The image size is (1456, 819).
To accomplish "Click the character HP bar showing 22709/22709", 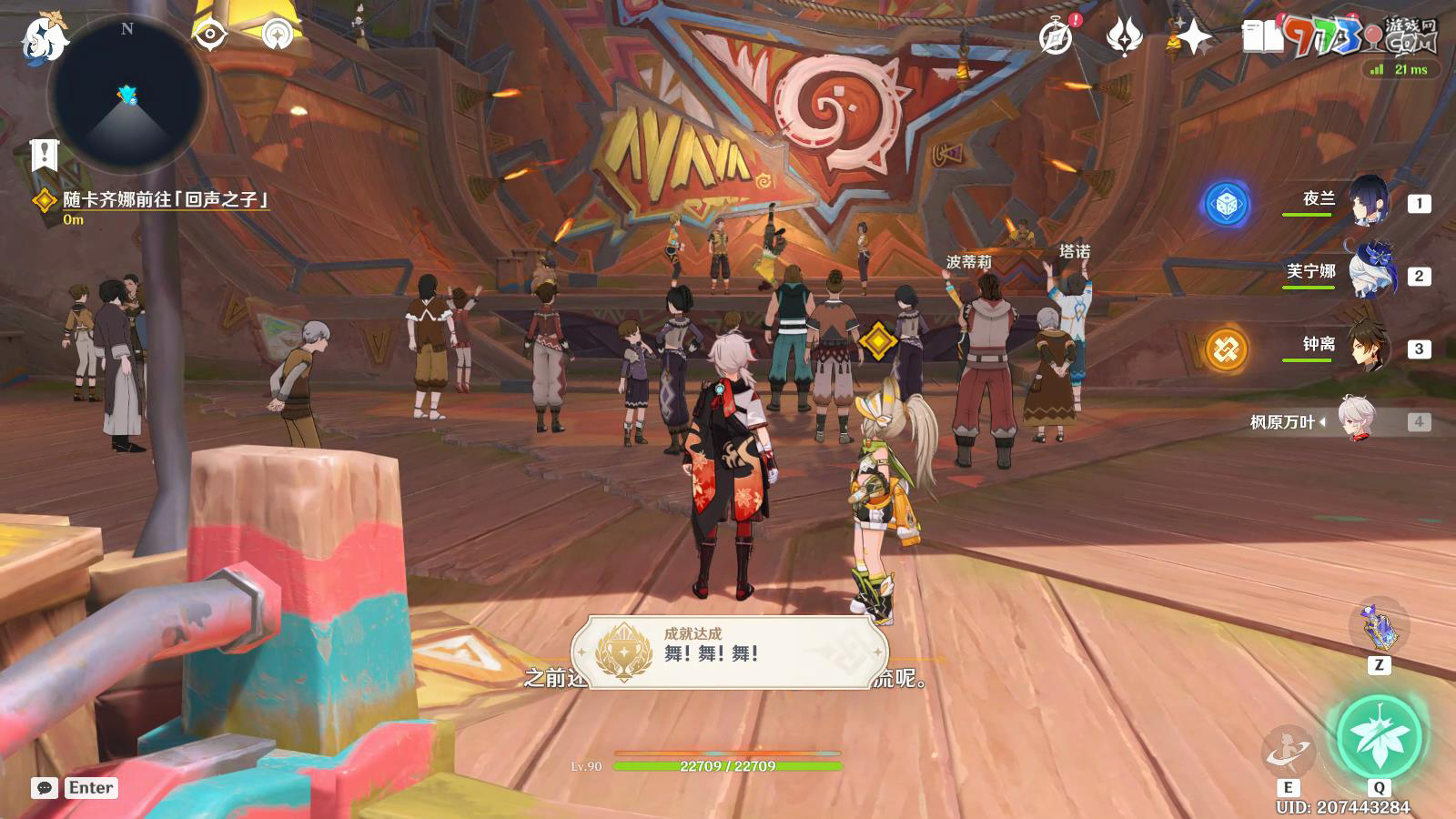I will click(x=728, y=765).
